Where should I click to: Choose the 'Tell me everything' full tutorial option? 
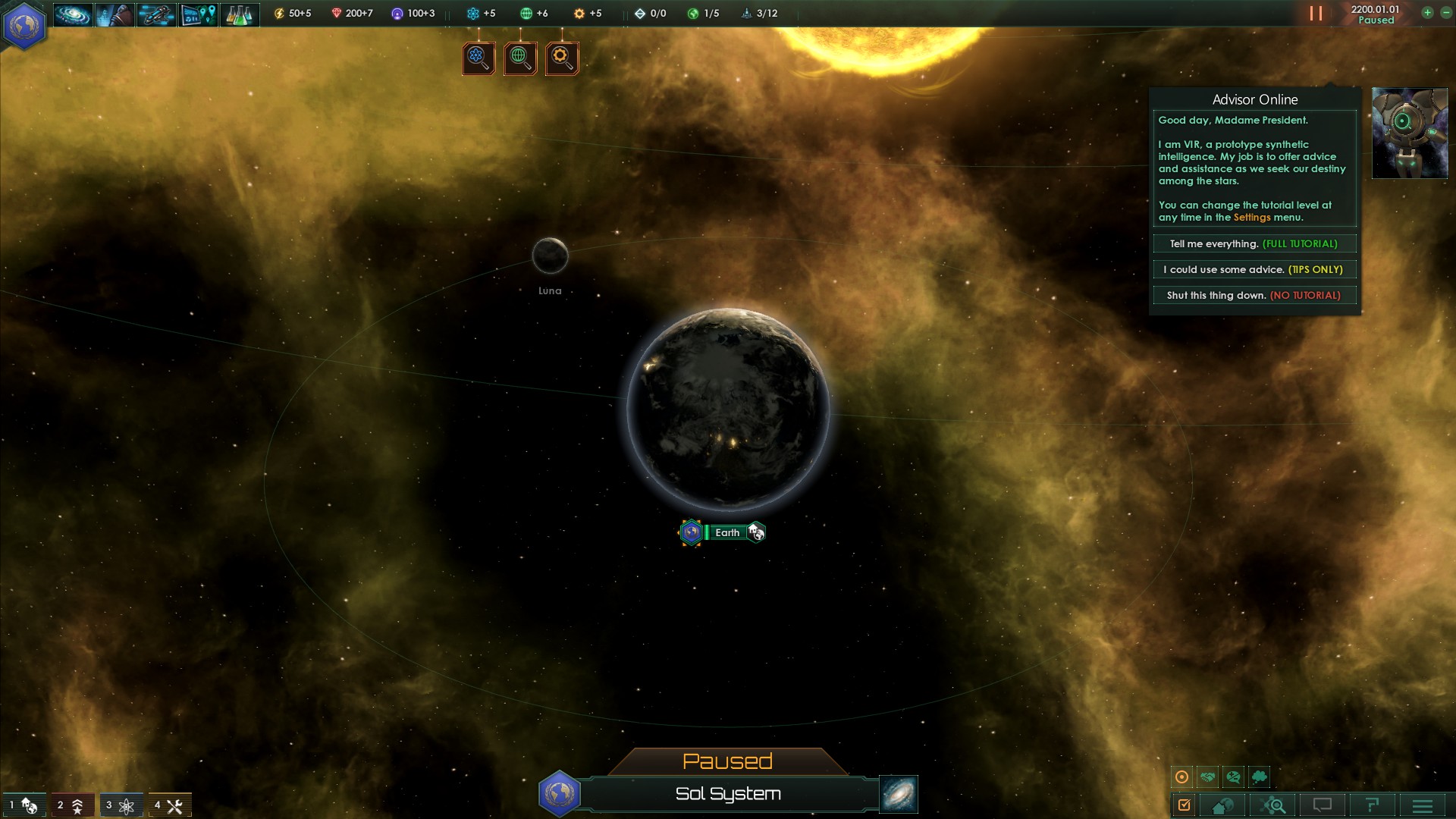(x=1254, y=243)
